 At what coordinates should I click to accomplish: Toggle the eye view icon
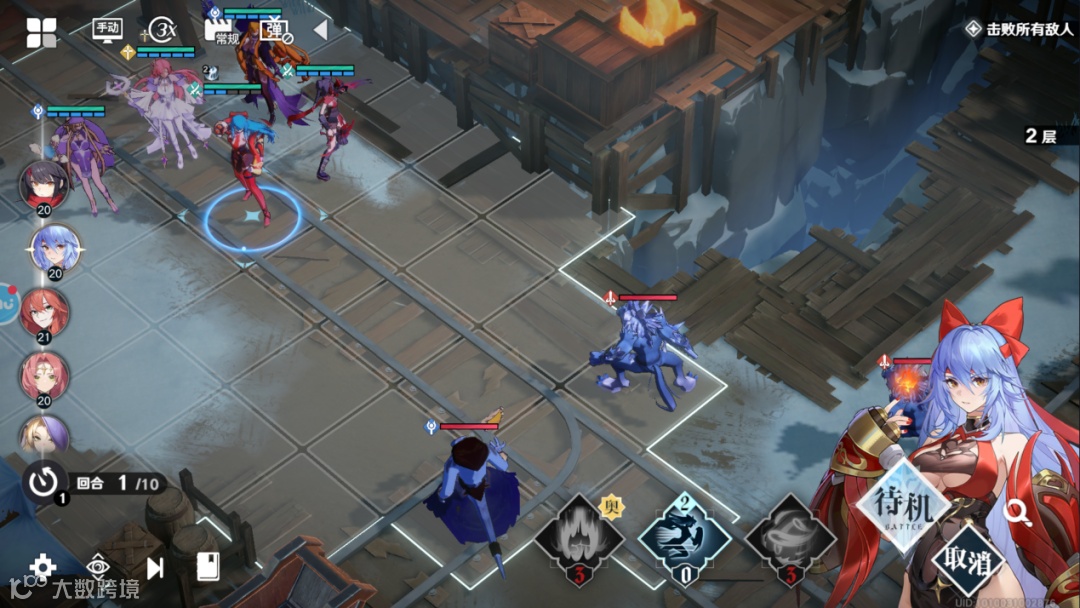pyautogui.click(x=98, y=566)
